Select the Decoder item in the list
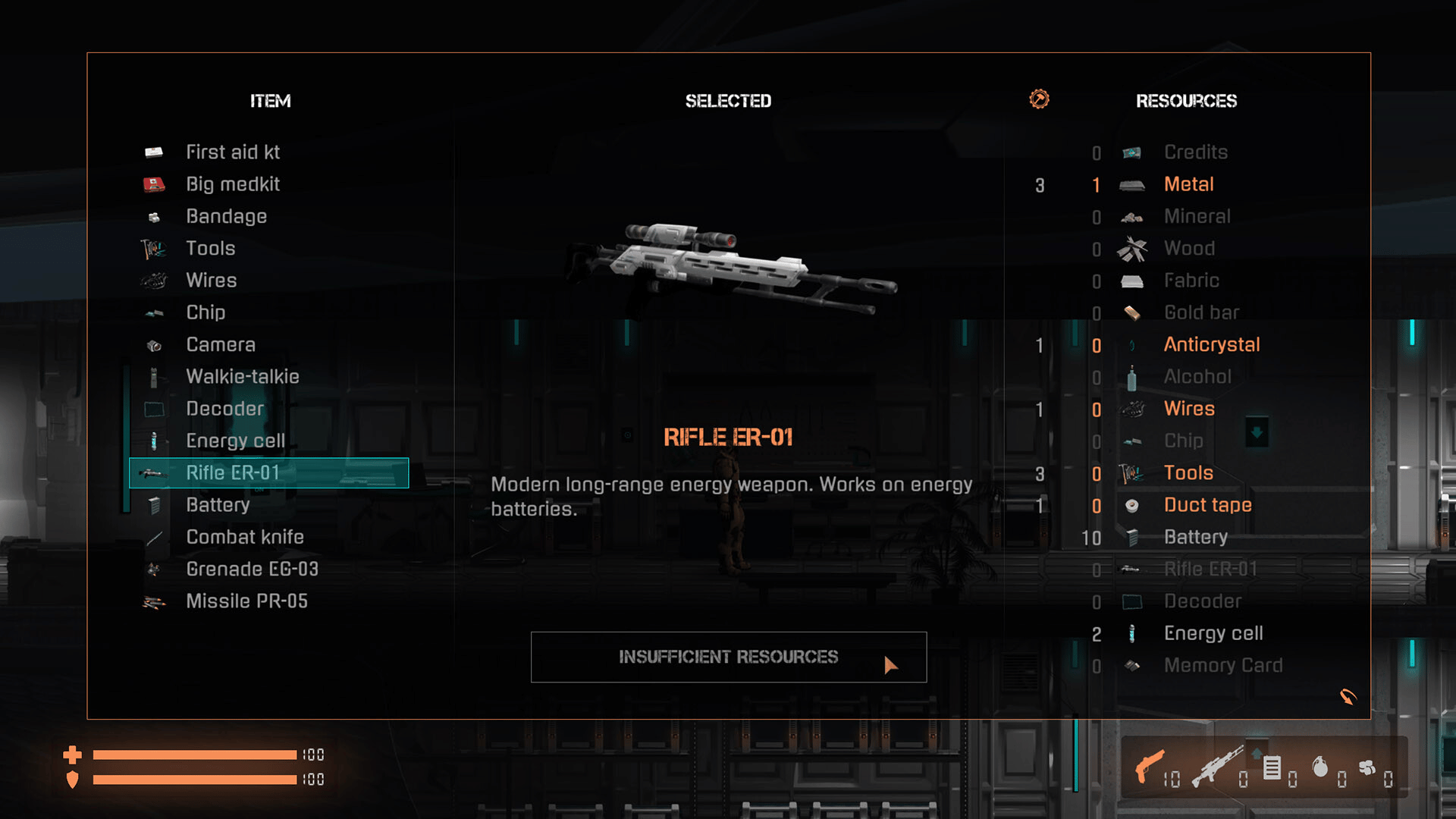Screen dimensions: 1456x819 [224, 409]
